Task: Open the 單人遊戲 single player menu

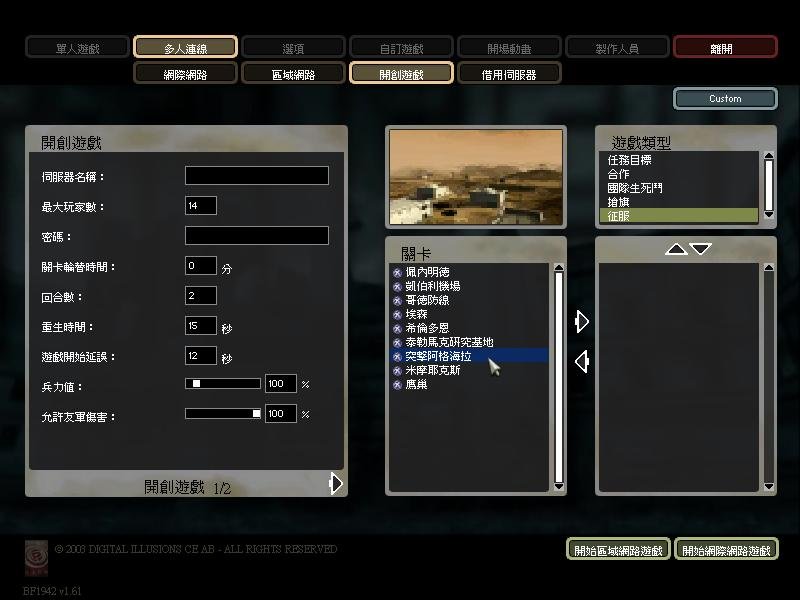Action: (x=77, y=47)
